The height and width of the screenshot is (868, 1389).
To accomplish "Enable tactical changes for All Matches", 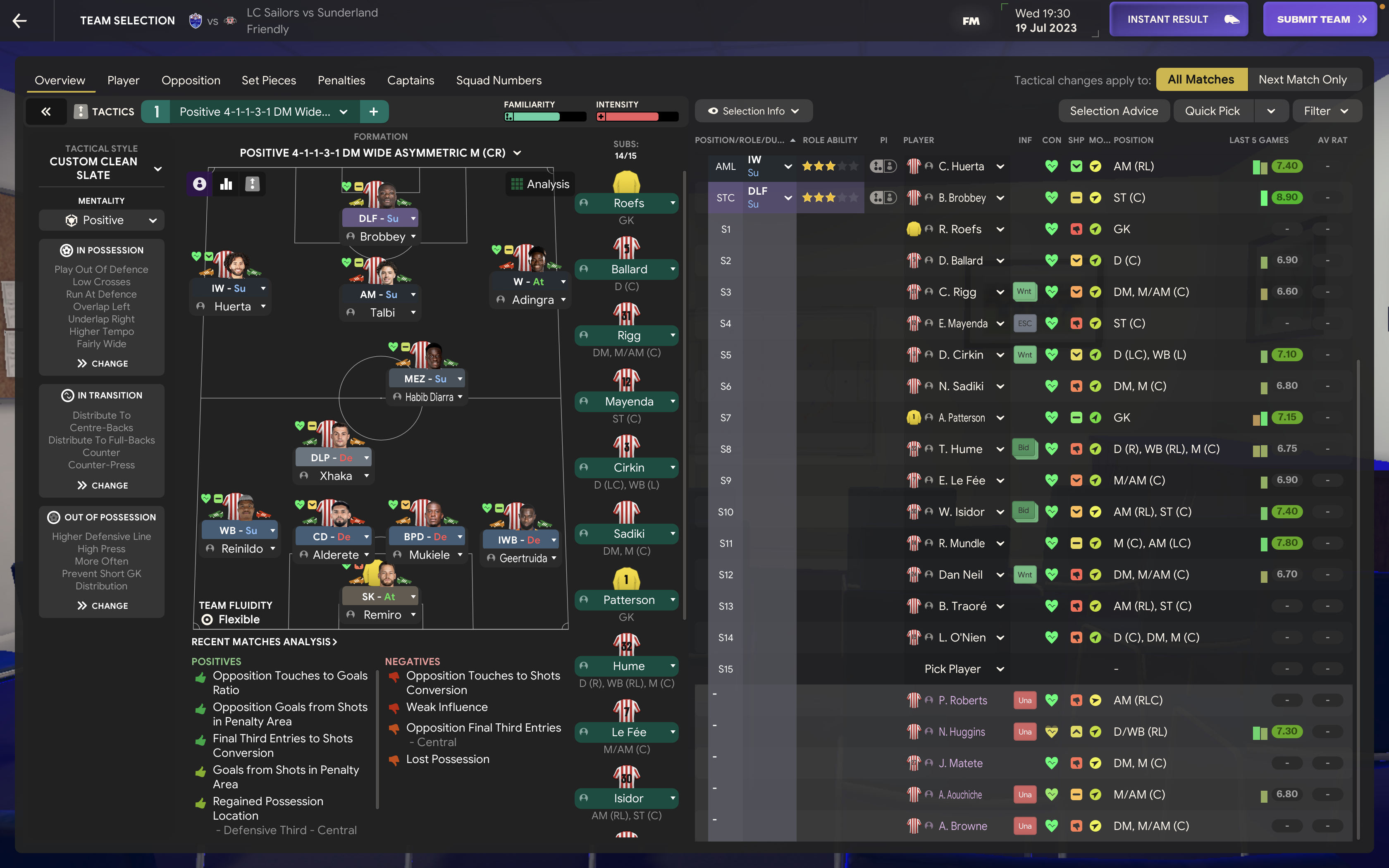I will click(1201, 79).
